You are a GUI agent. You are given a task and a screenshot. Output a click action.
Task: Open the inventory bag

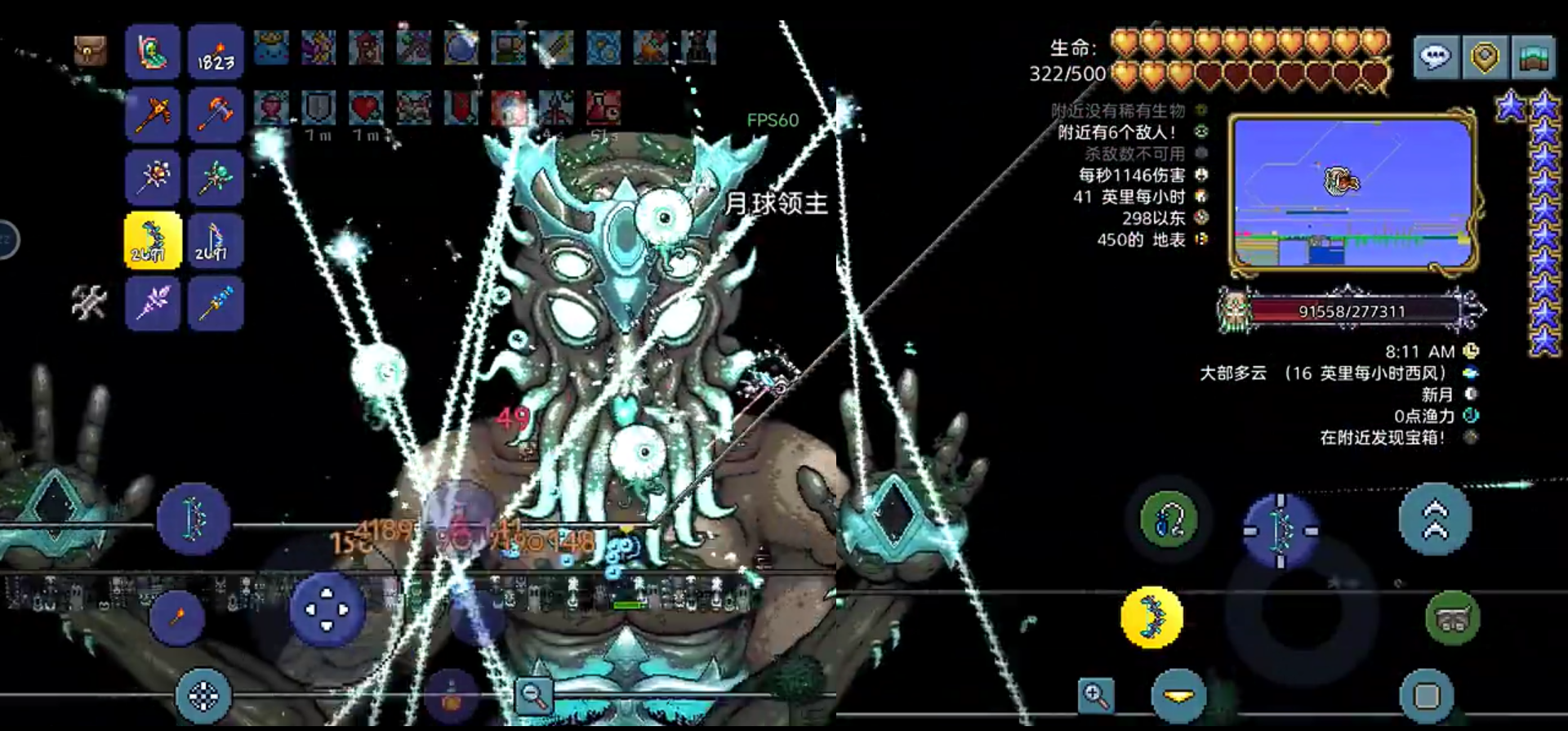click(90, 51)
